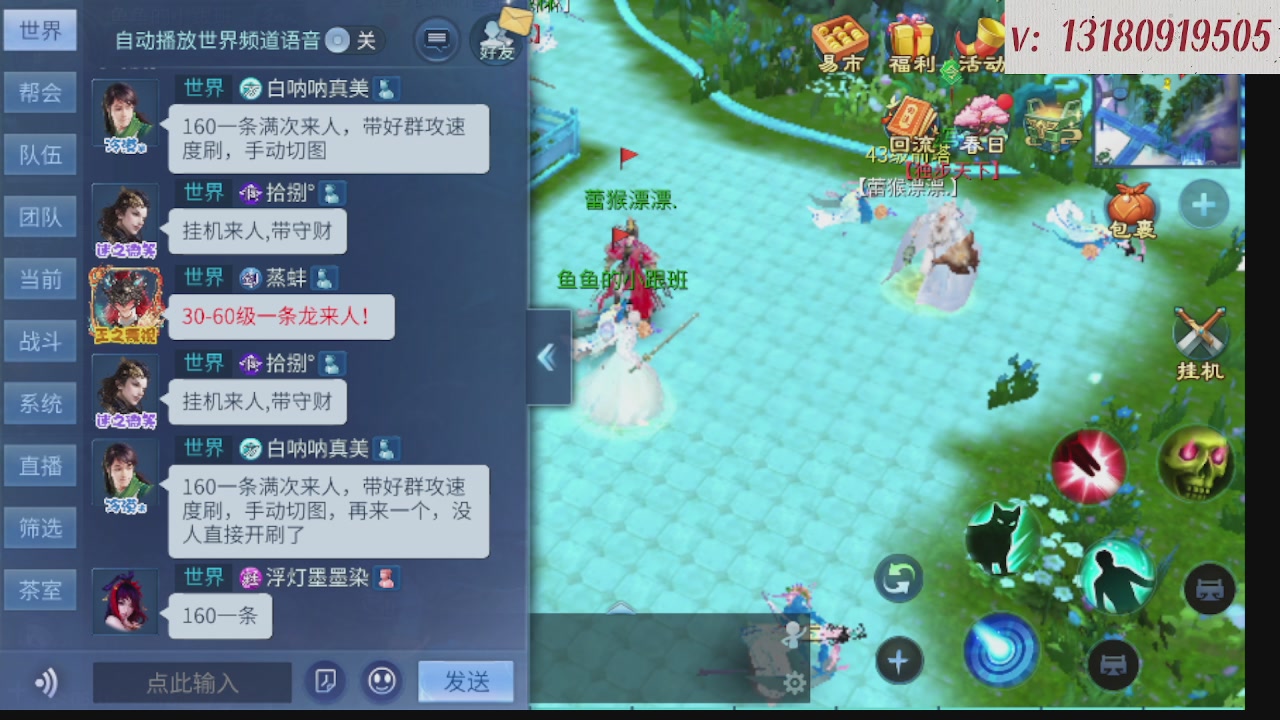This screenshot has height=720, width=1280.
Task: Click the 点此输入 chat input field
Action: pos(192,683)
